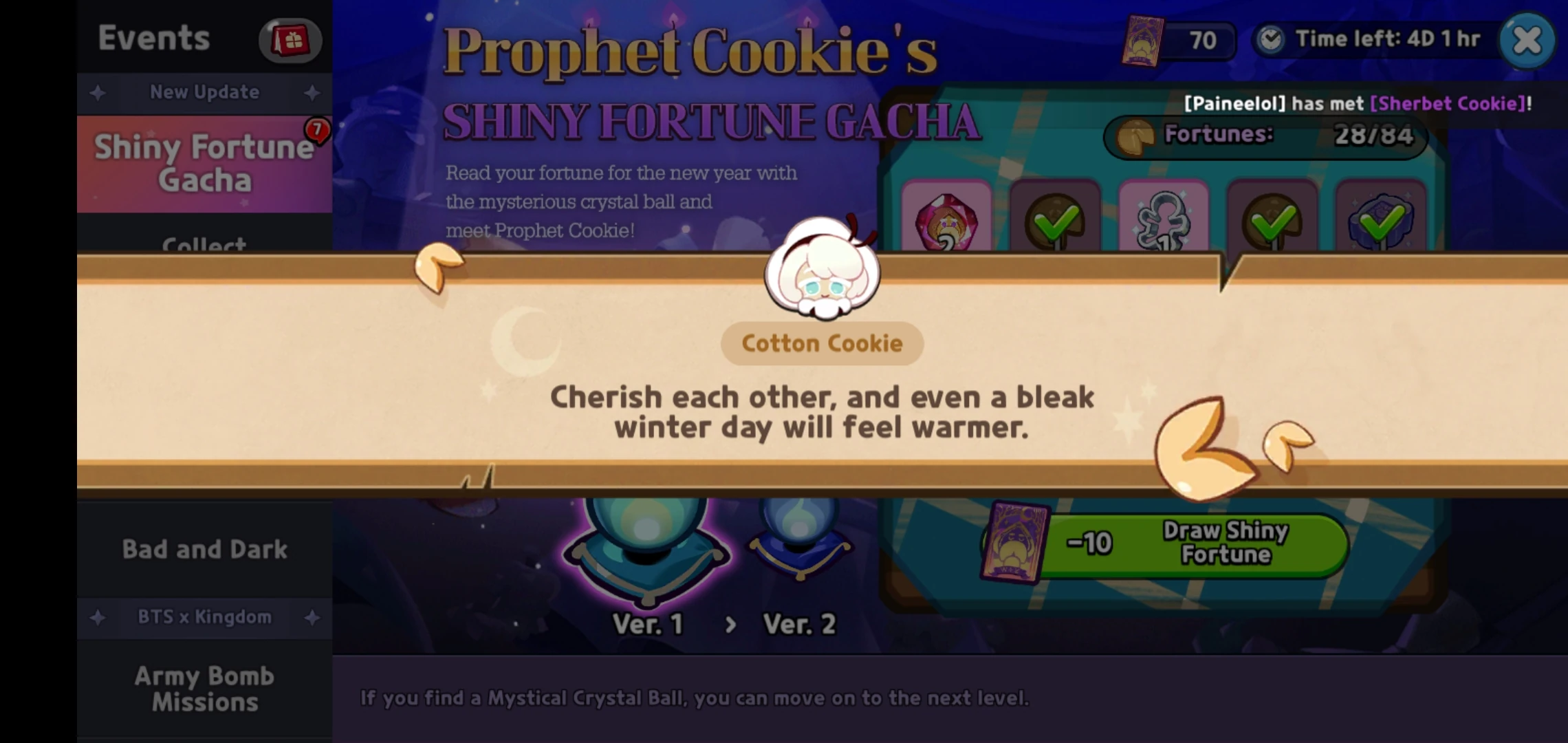Open the Shiny Fortune Gacha event
Viewport: 1568px width, 743px height.
point(204,164)
